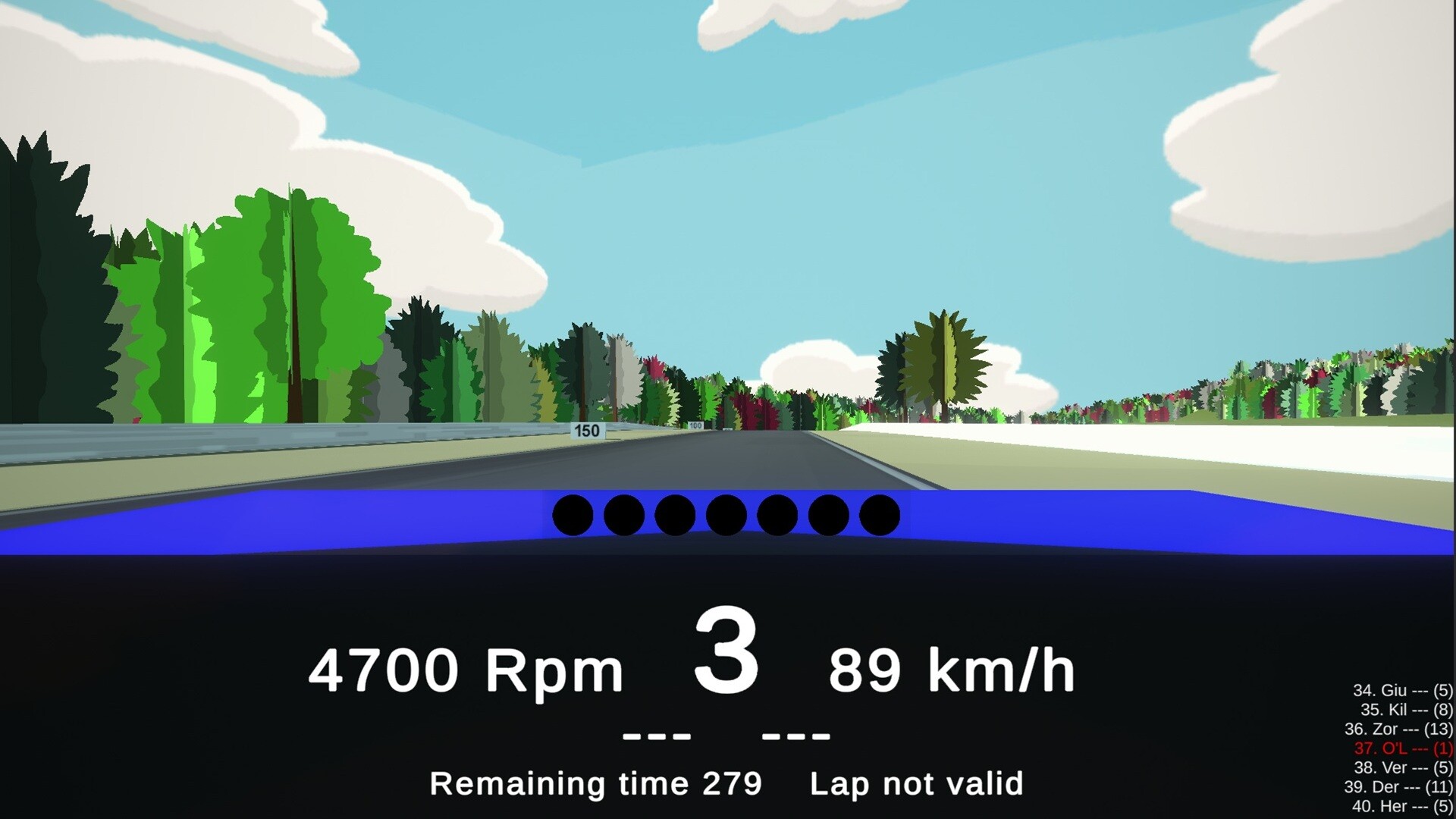Click the second rev light circle
1456x819 pixels.
pos(624,516)
